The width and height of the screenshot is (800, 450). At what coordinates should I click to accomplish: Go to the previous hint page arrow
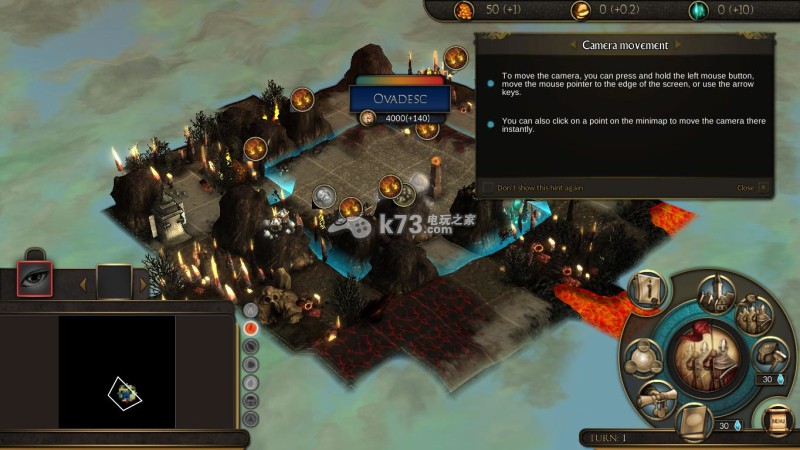click(x=572, y=45)
